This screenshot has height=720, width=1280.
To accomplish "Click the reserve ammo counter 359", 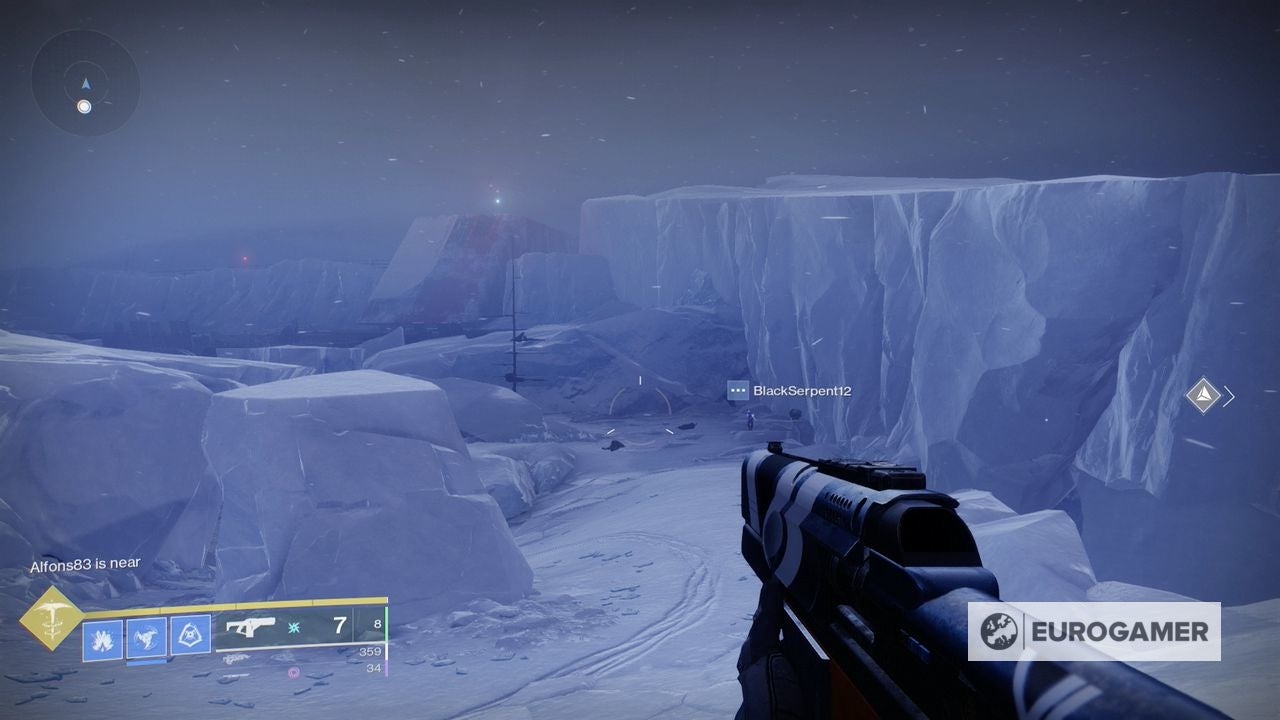I will tap(371, 651).
